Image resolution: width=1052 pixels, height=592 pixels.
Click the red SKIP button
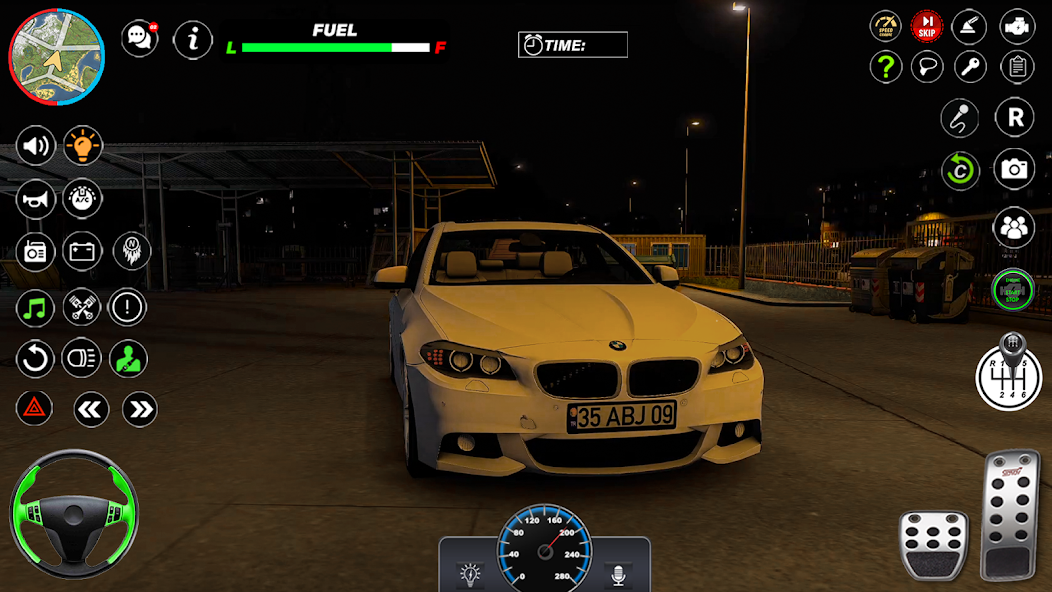click(x=927, y=26)
